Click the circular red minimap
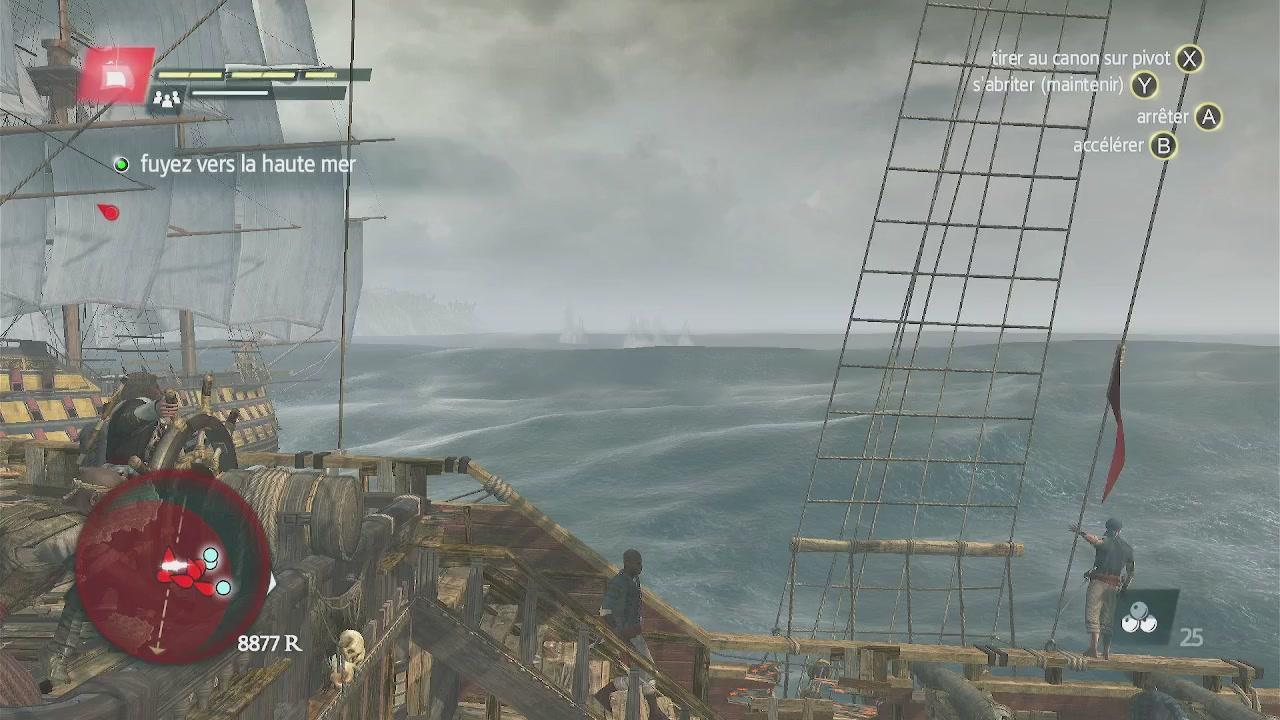The width and height of the screenshot is (1280, 720). pos(172,565)
